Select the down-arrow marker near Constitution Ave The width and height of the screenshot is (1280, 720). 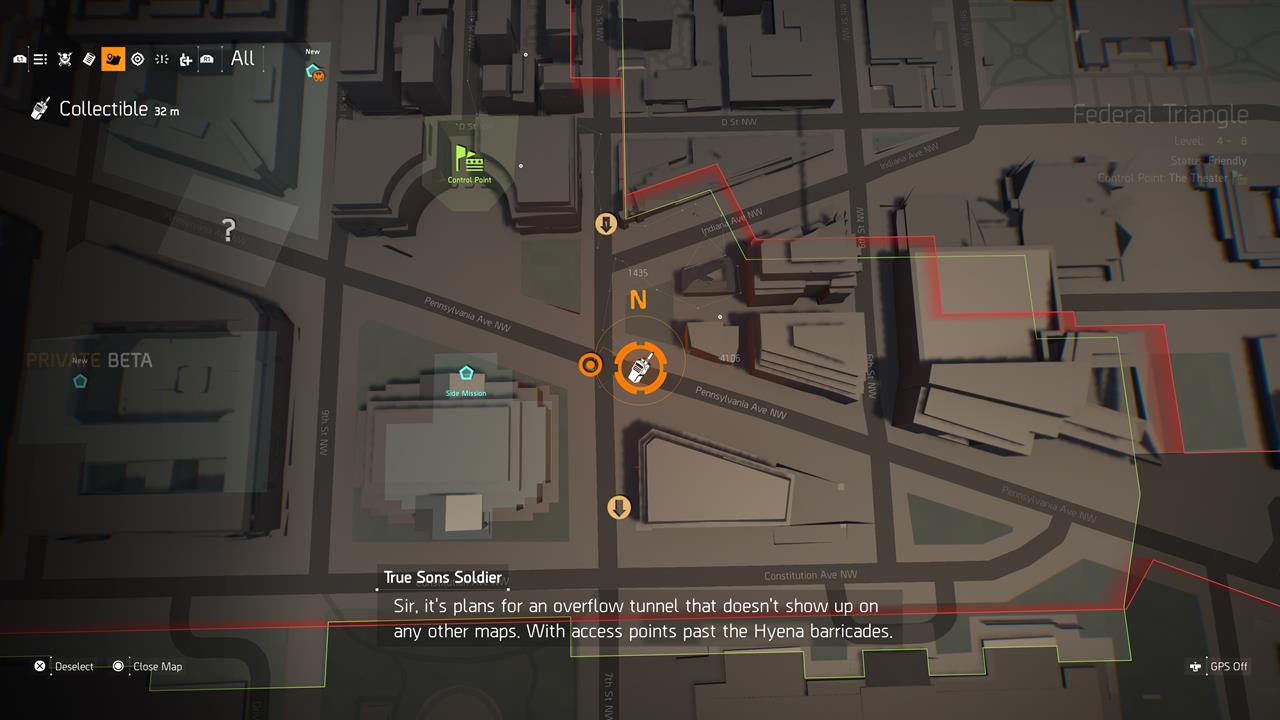[x=619, y=508]
